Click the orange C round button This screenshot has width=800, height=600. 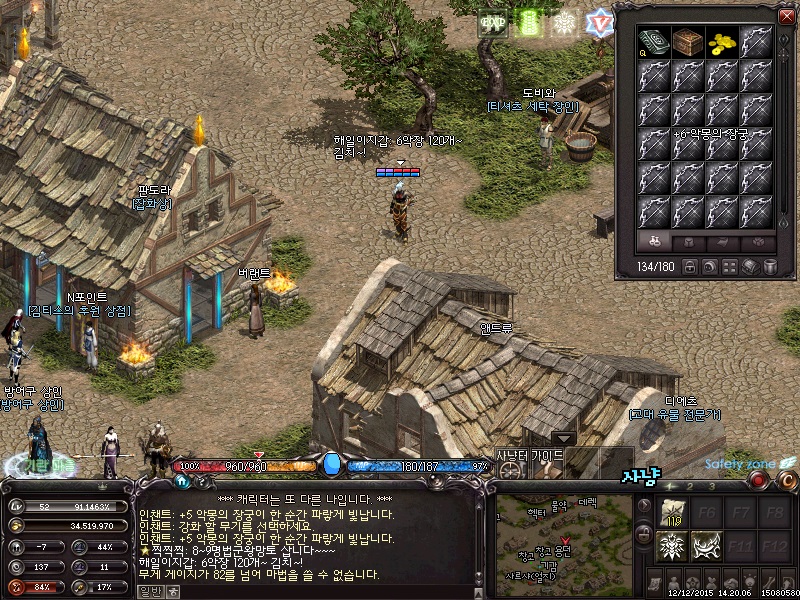pyautogui.click(x=786, y=481)
